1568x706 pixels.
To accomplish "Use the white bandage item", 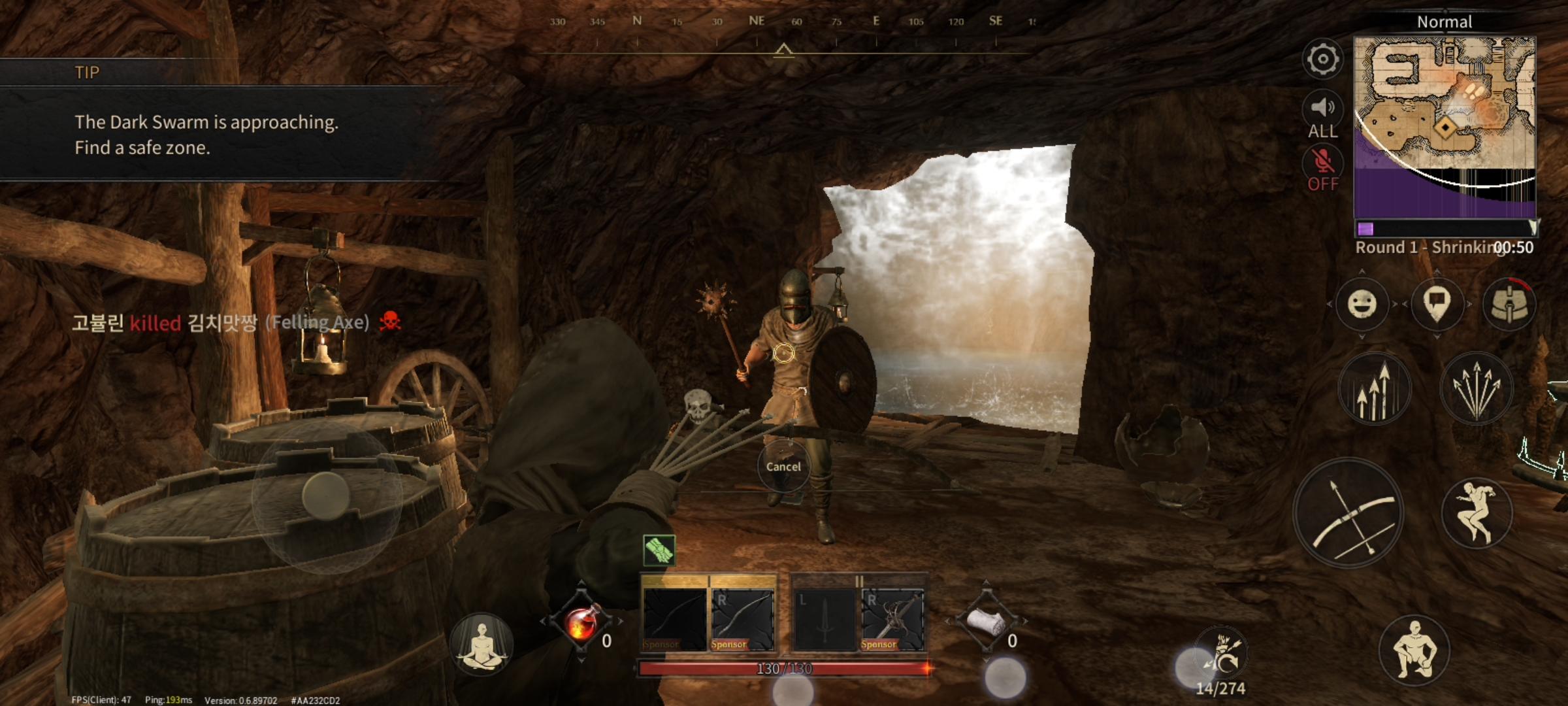I will 986,621.
